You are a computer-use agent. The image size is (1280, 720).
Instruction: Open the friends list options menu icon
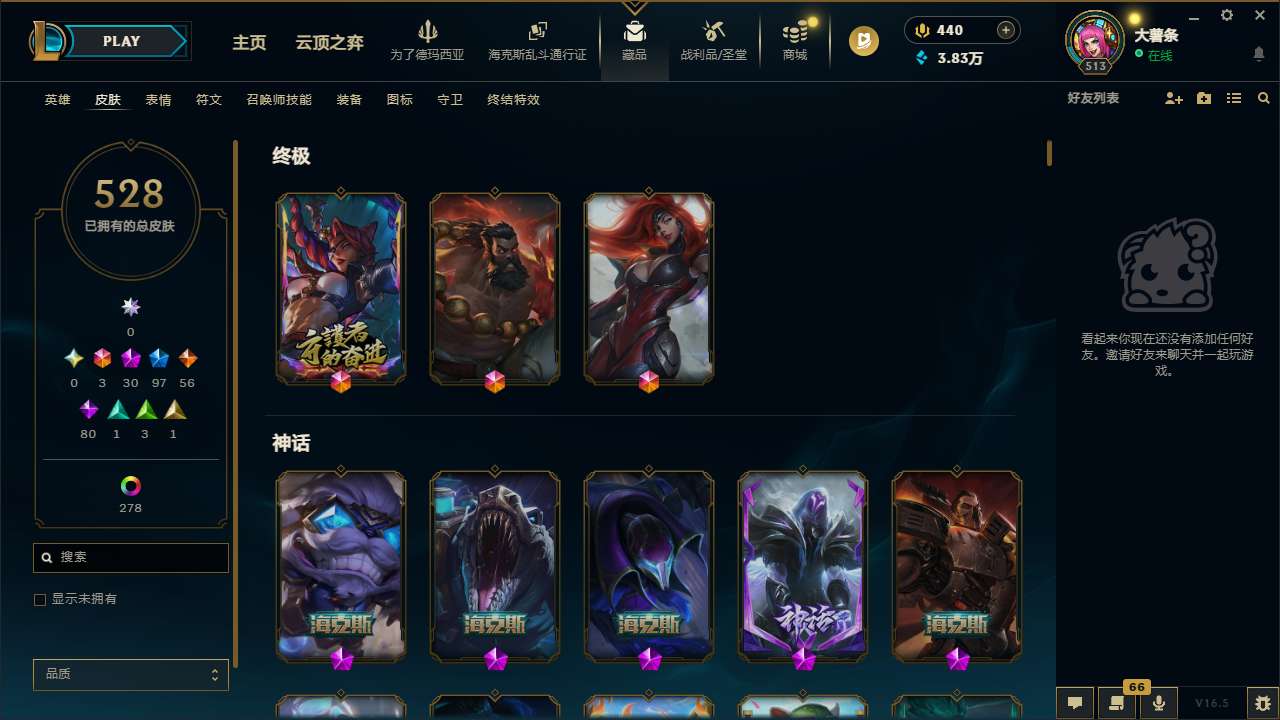[x=1203, y=98]
